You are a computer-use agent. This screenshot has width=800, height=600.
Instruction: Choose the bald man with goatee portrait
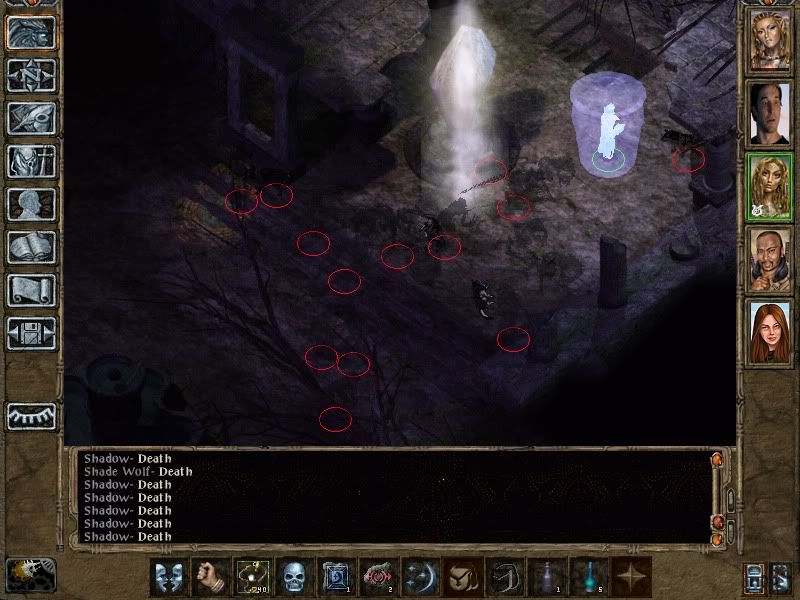pyautogui.click(x=770, y=258)
